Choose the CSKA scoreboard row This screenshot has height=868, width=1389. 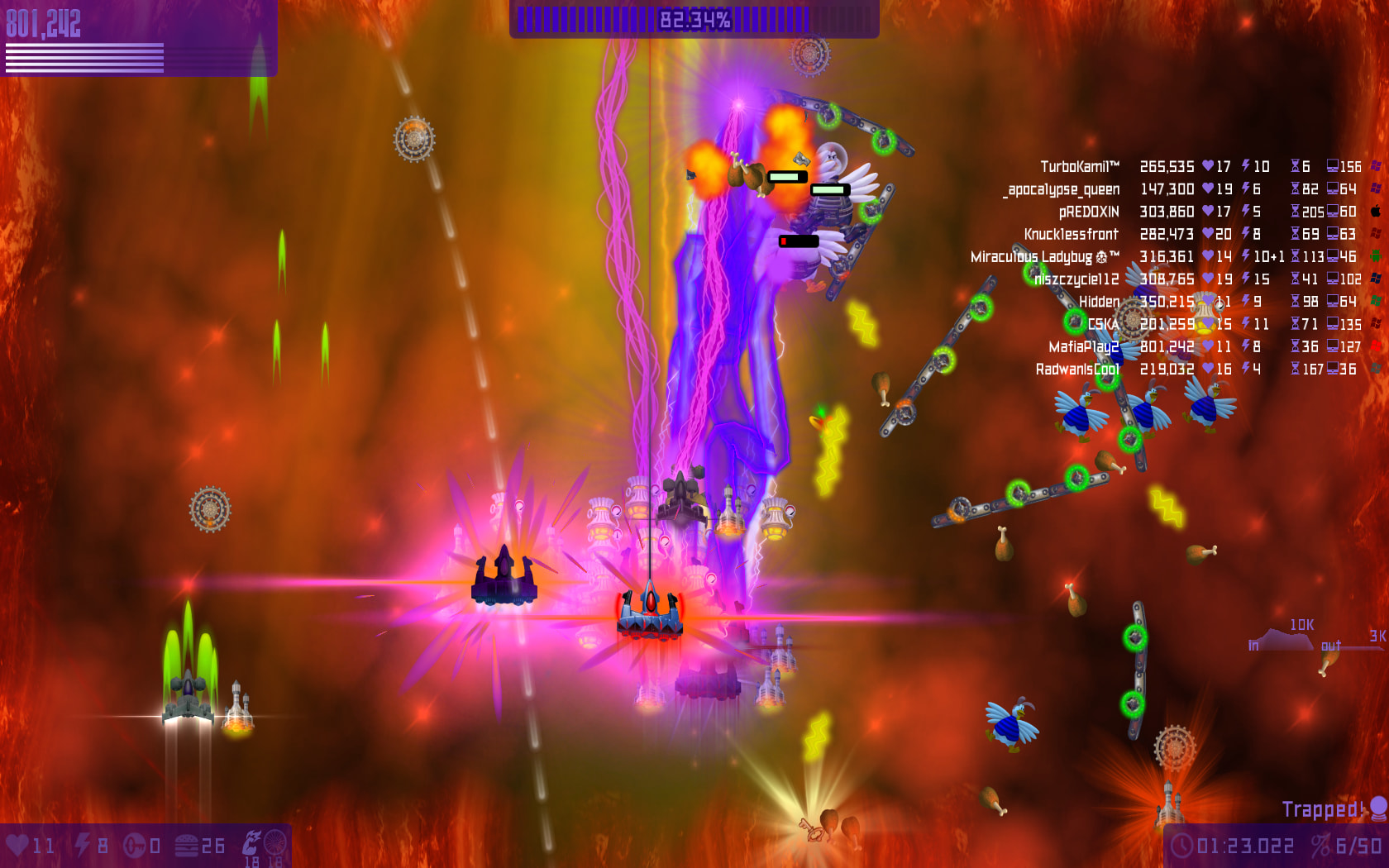(1103, 324)
